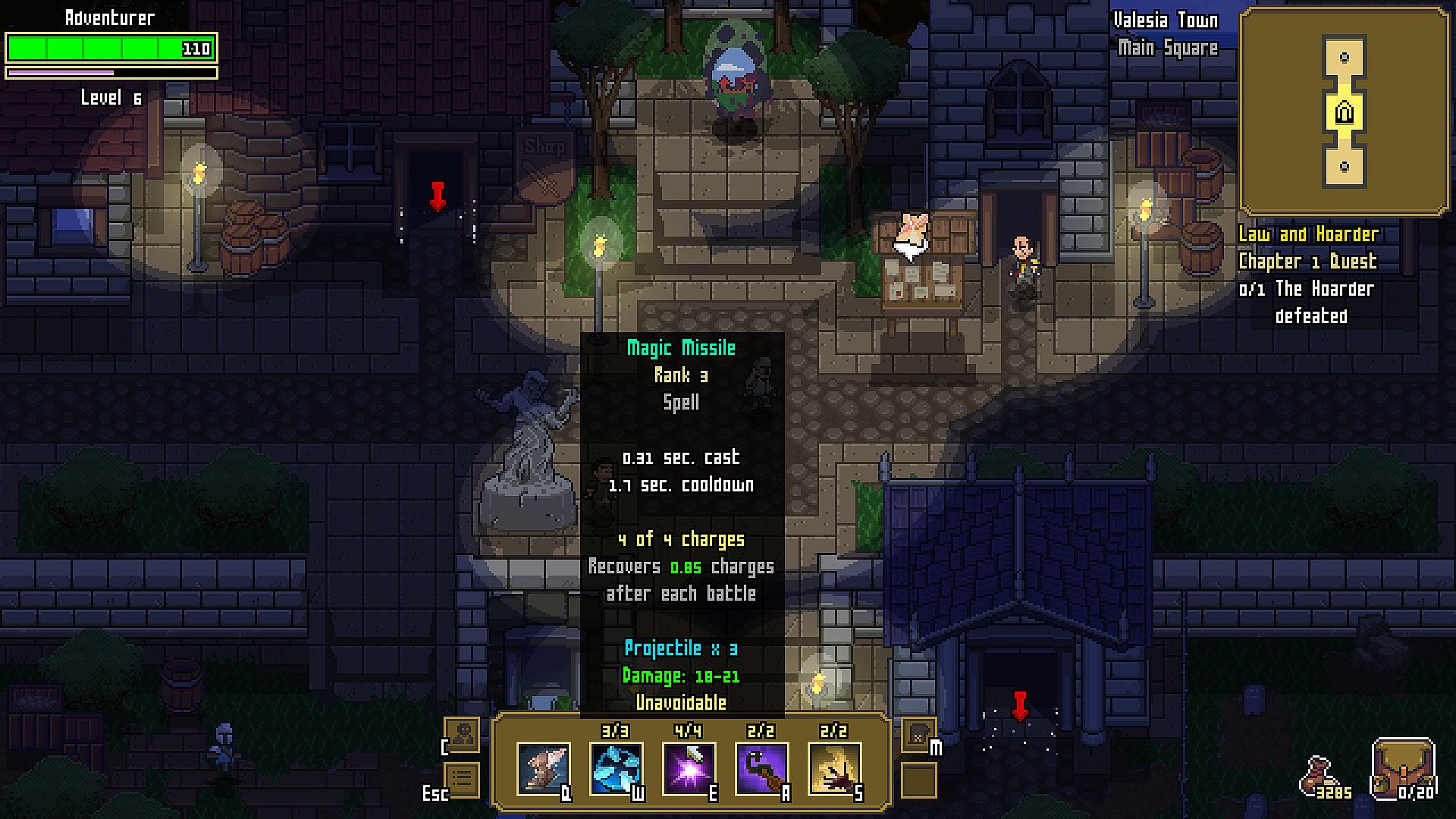Cast the Magic Missile spell
This screenshot has height=819, width=1456.
(x=689, y=768)
